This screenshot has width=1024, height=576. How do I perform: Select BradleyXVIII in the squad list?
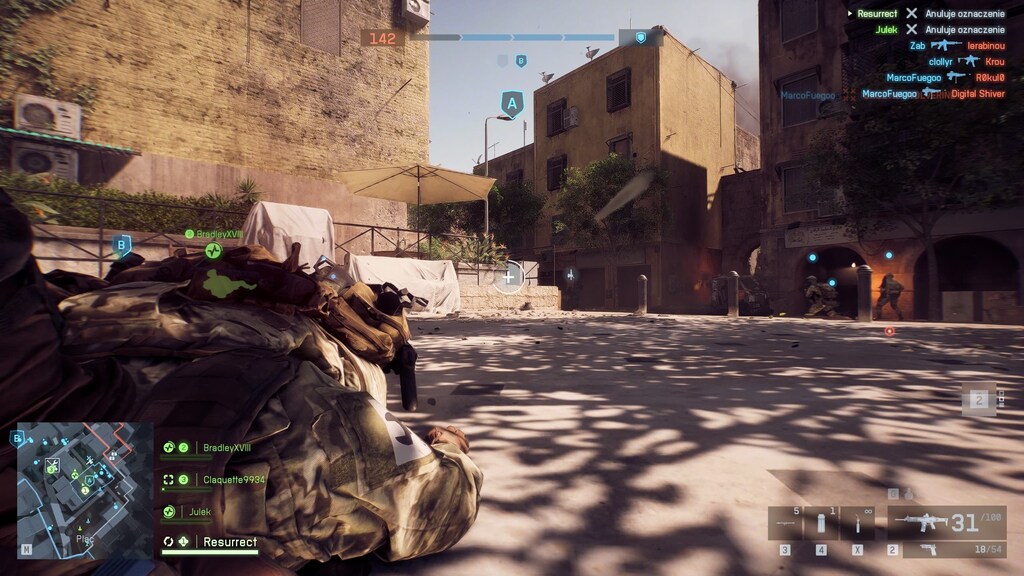tap(227, 448)
